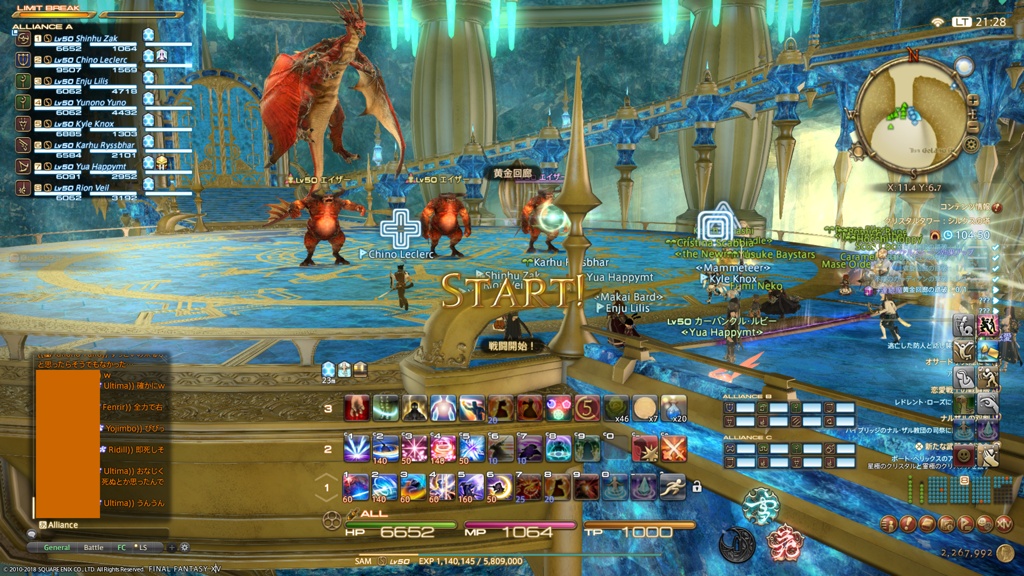The image size is (1024, 576).
Task: Click the Alliance chat channel label
Action: [61, 525]
